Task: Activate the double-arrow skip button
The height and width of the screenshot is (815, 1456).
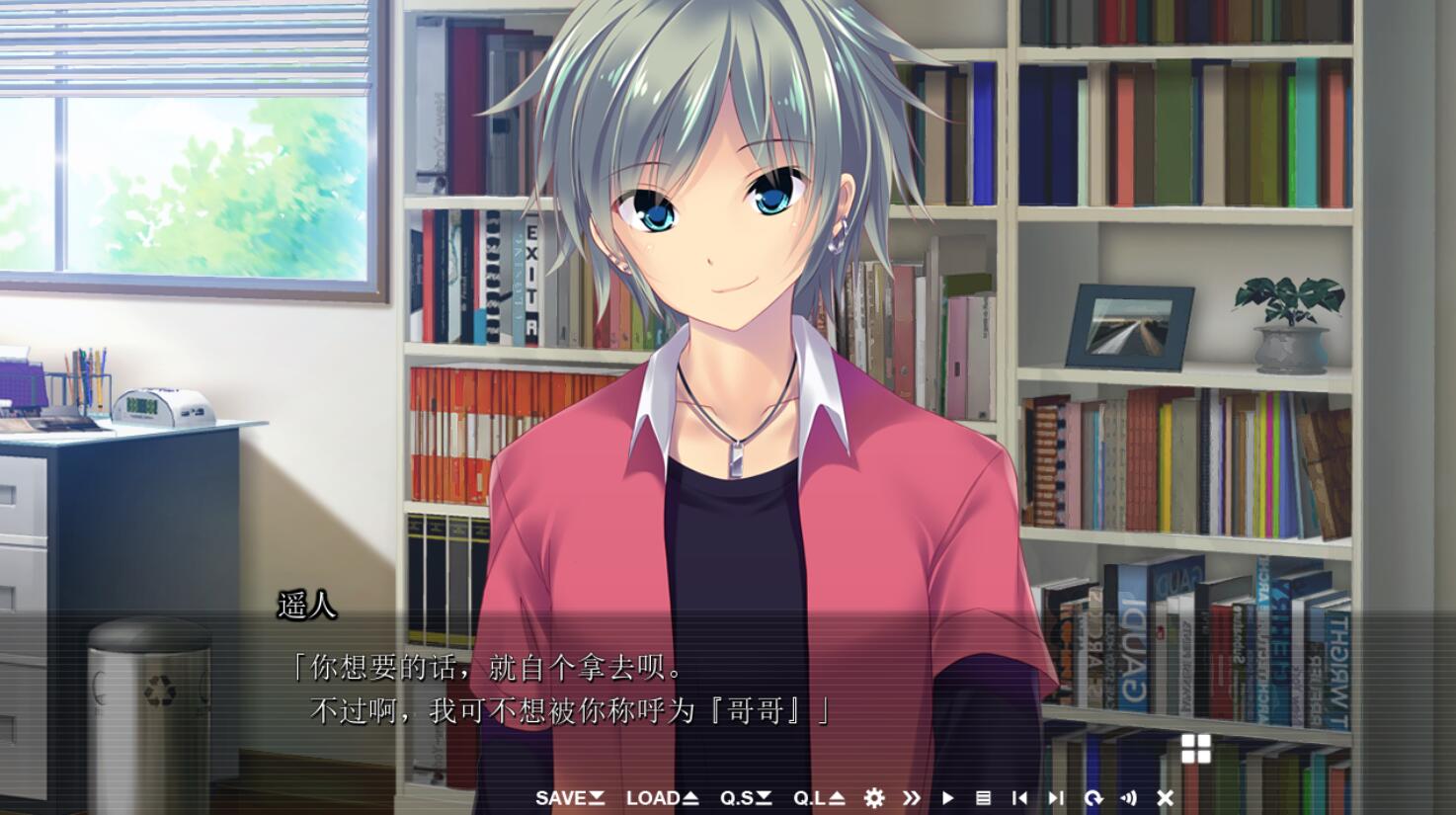Action: (x=911, y=798)
